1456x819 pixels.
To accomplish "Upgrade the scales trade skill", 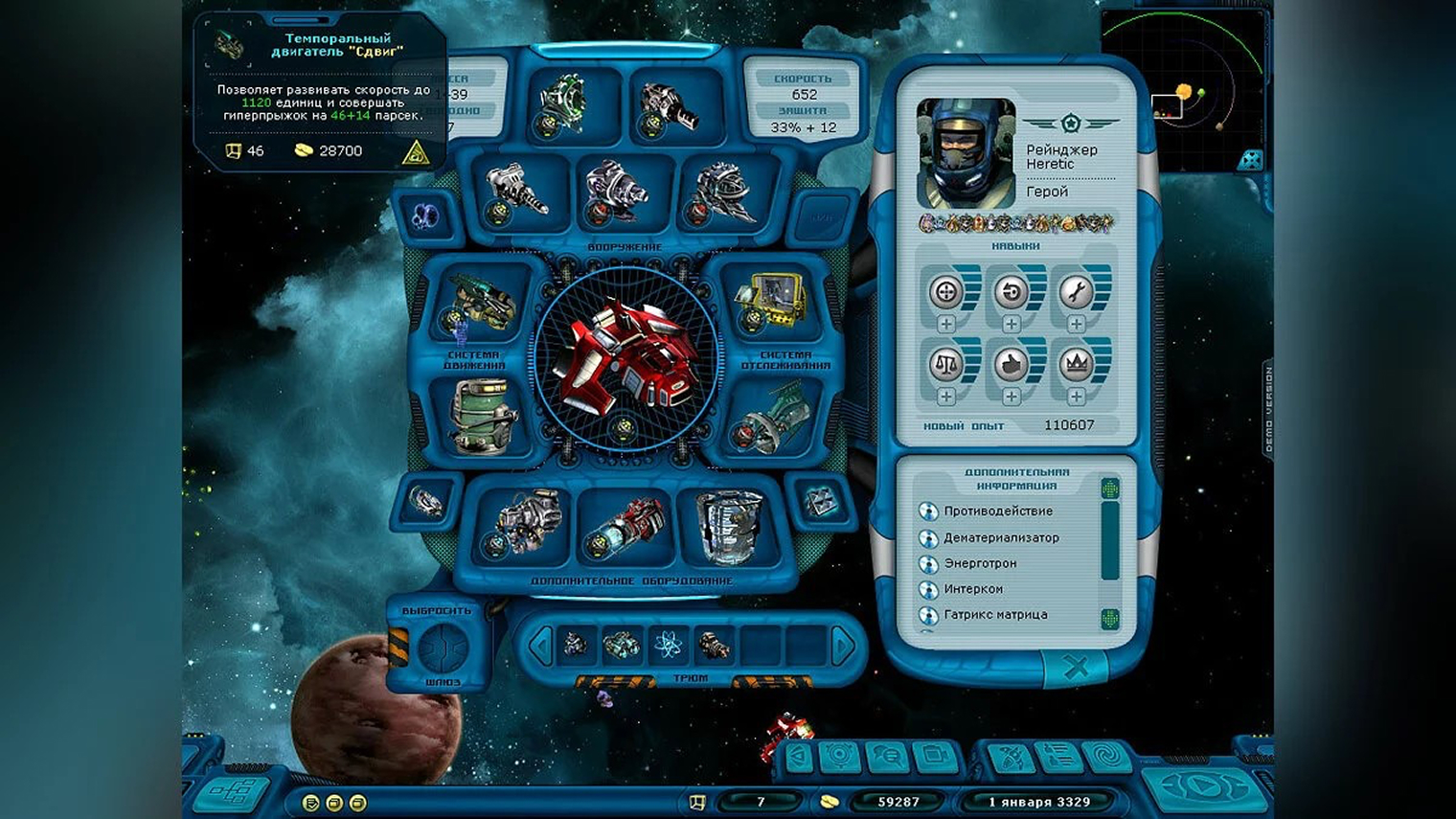I will point(946,396).
